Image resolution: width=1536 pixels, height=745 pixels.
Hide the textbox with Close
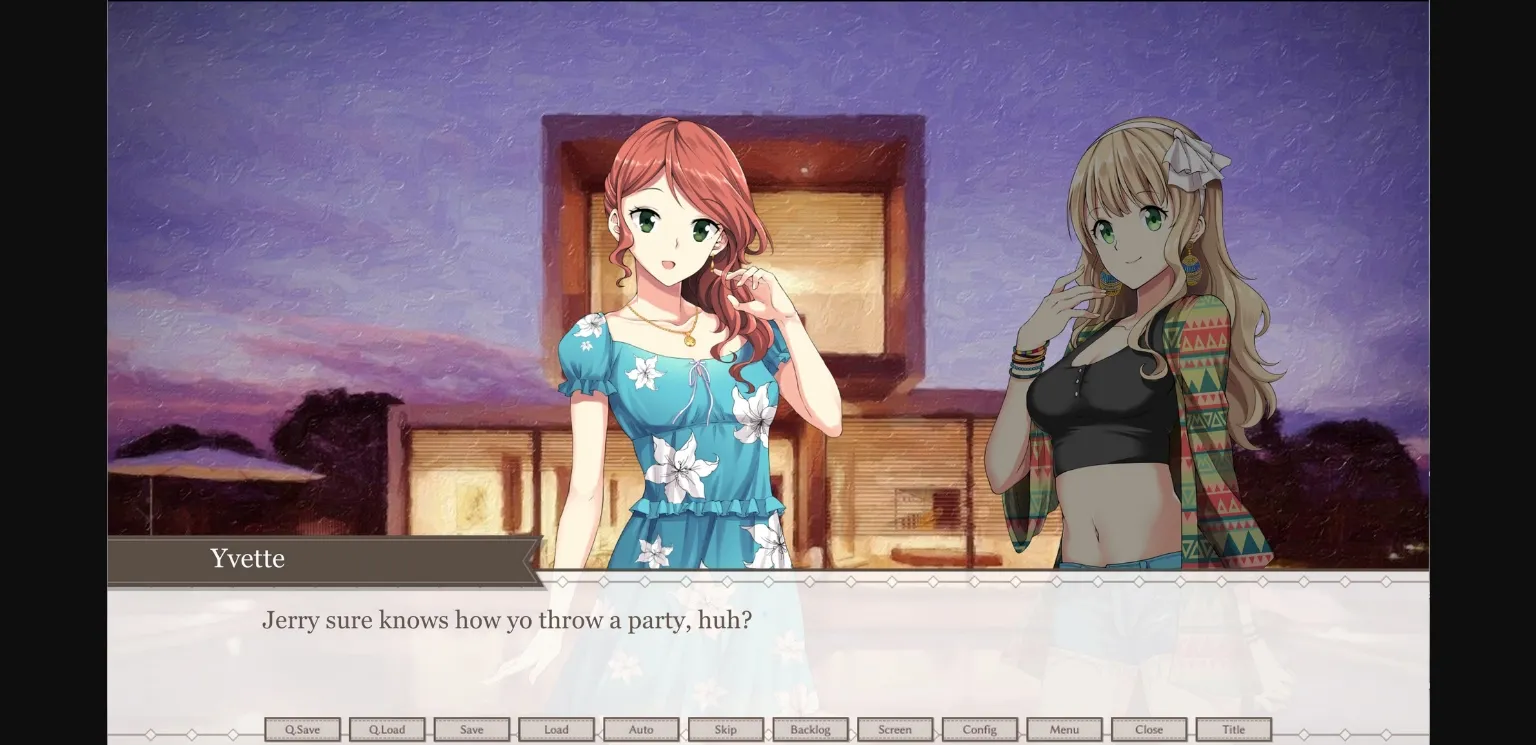(1148, 729)
